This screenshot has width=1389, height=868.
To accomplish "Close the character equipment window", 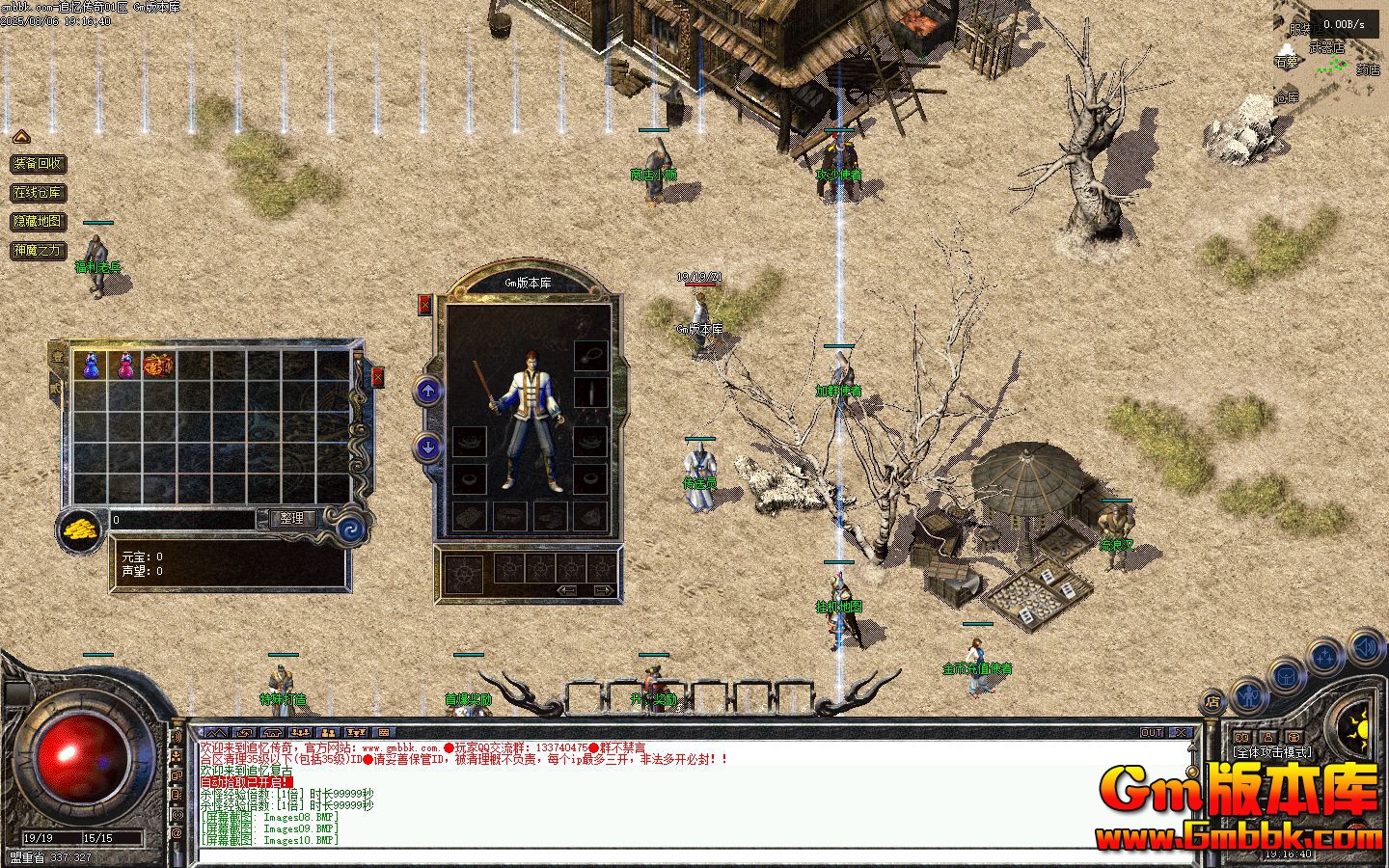I will pos(425,305).
